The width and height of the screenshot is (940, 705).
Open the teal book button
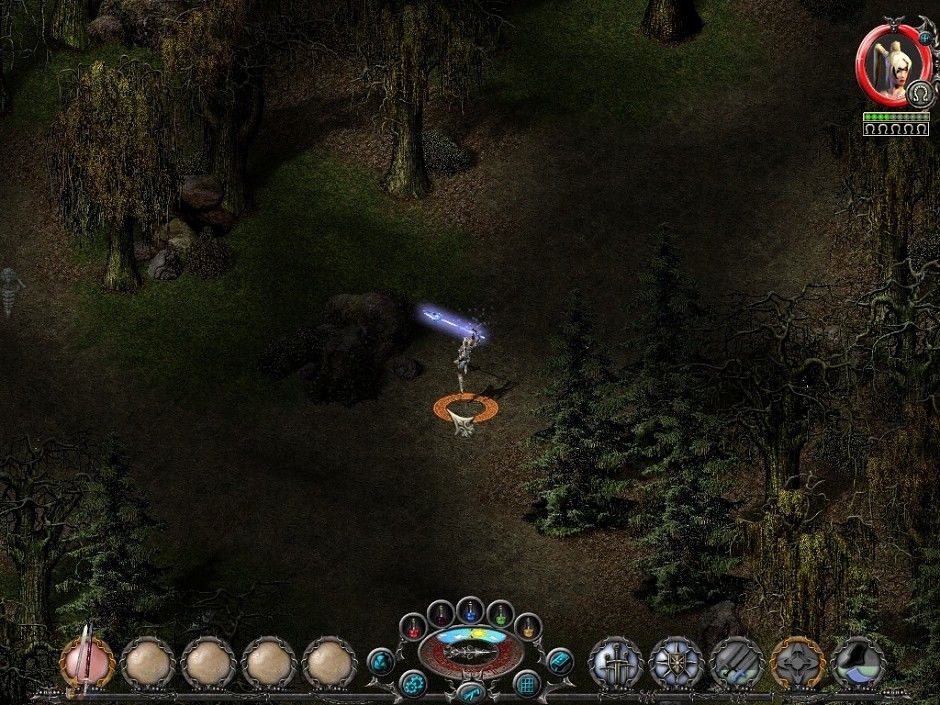coord(559,660)
